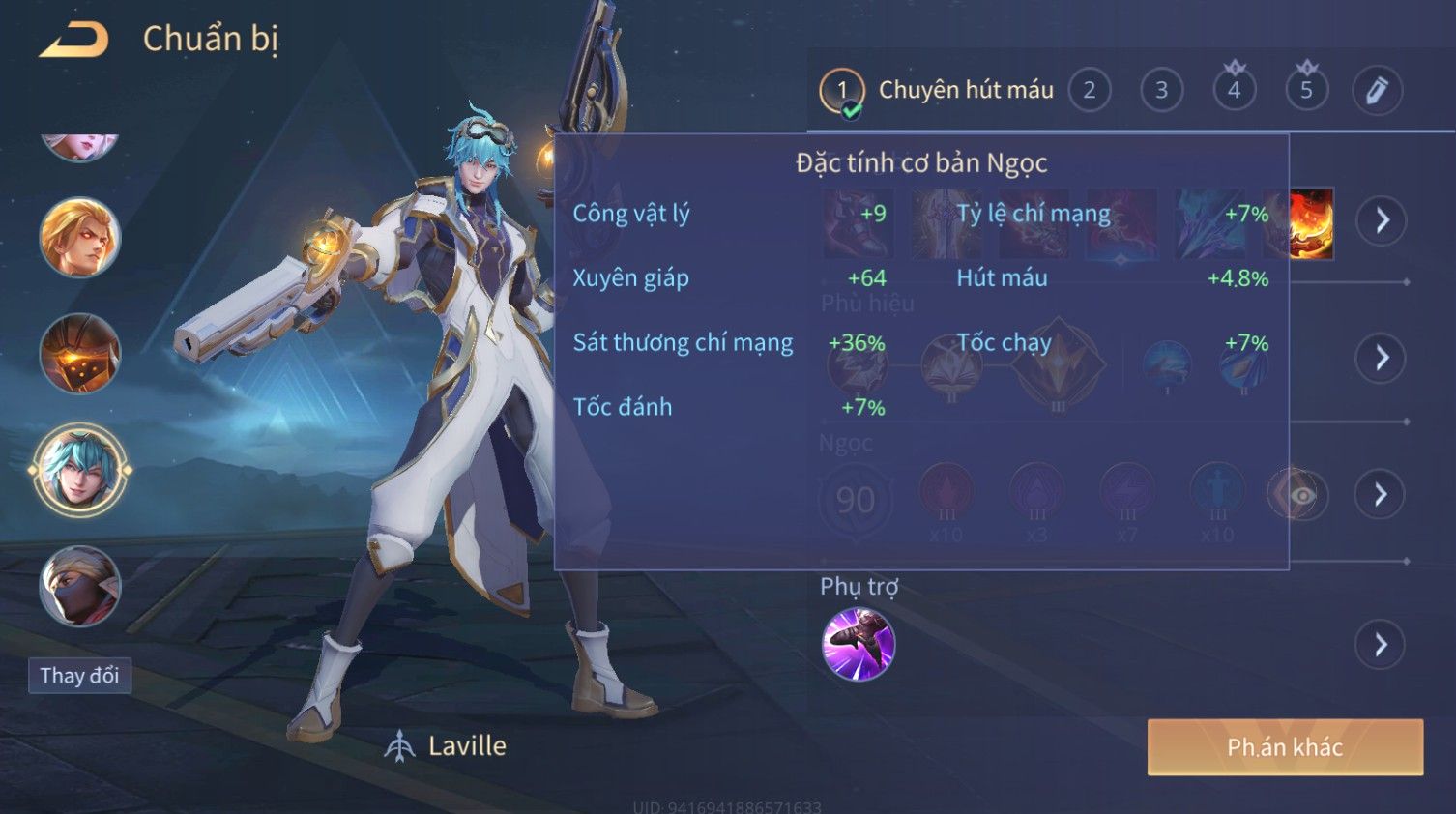This screenshot has height=814, width=1456.
Task: Select the dark armored glowing hero portrait
Action: click(x=80, y=353)
